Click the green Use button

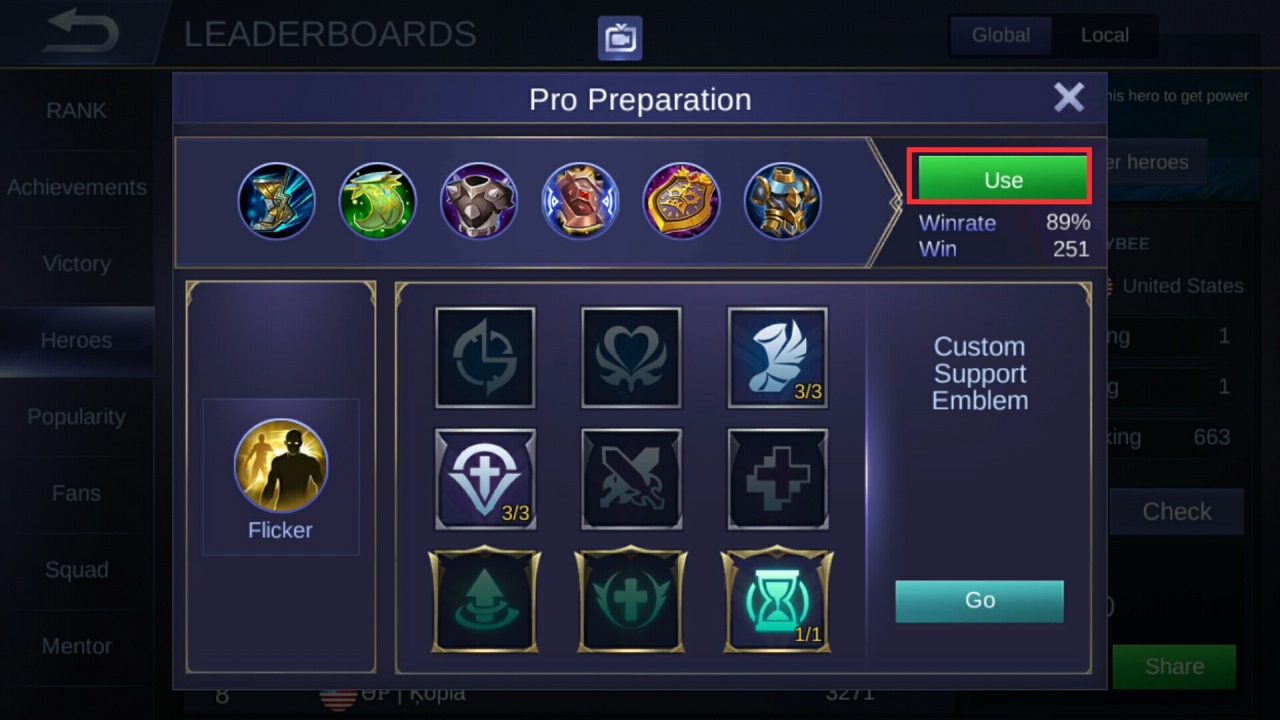(1002, 180)
